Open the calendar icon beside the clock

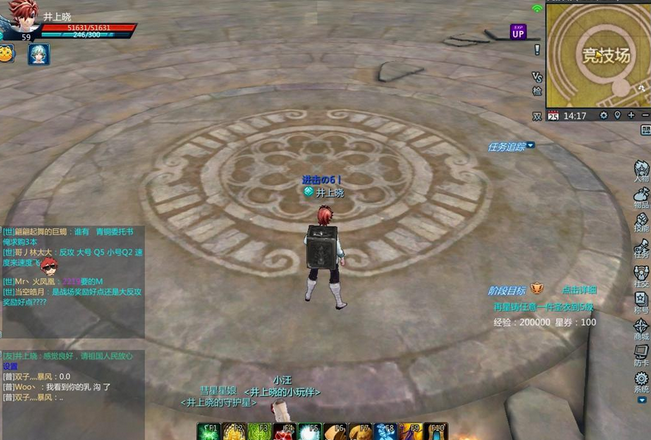552,116
